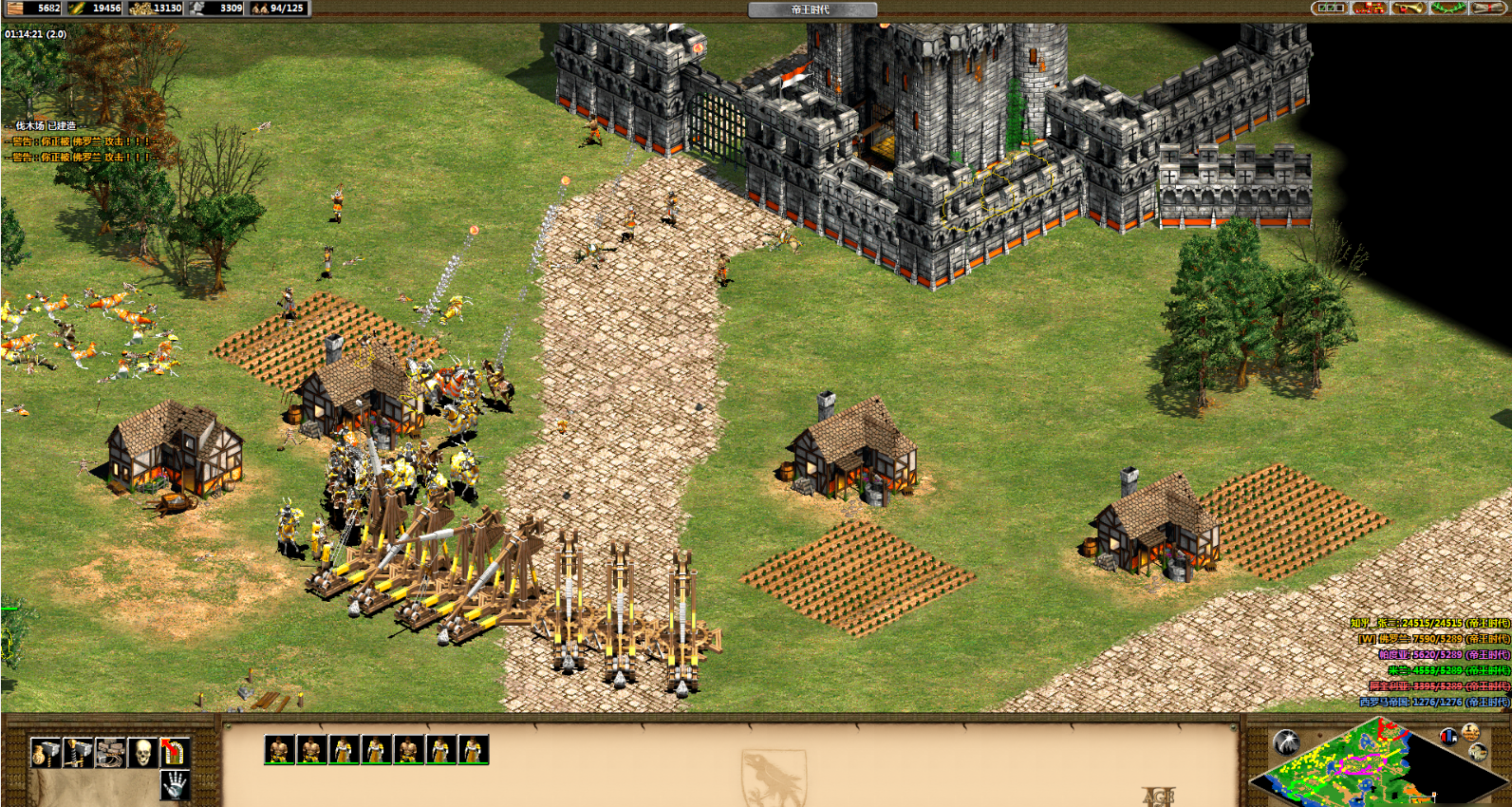
Task: Open the objectives checklist button
Action: tap(1329, 9)
